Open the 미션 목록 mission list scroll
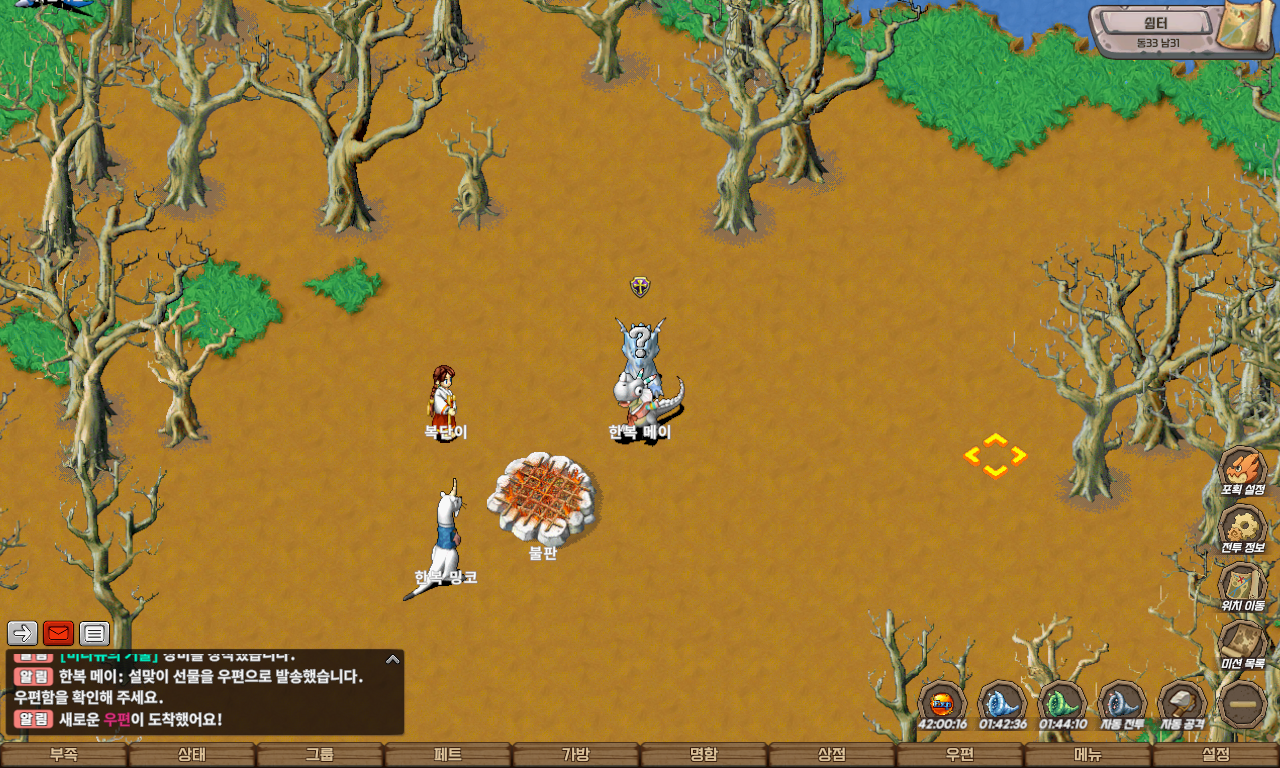 [1243, 643]
